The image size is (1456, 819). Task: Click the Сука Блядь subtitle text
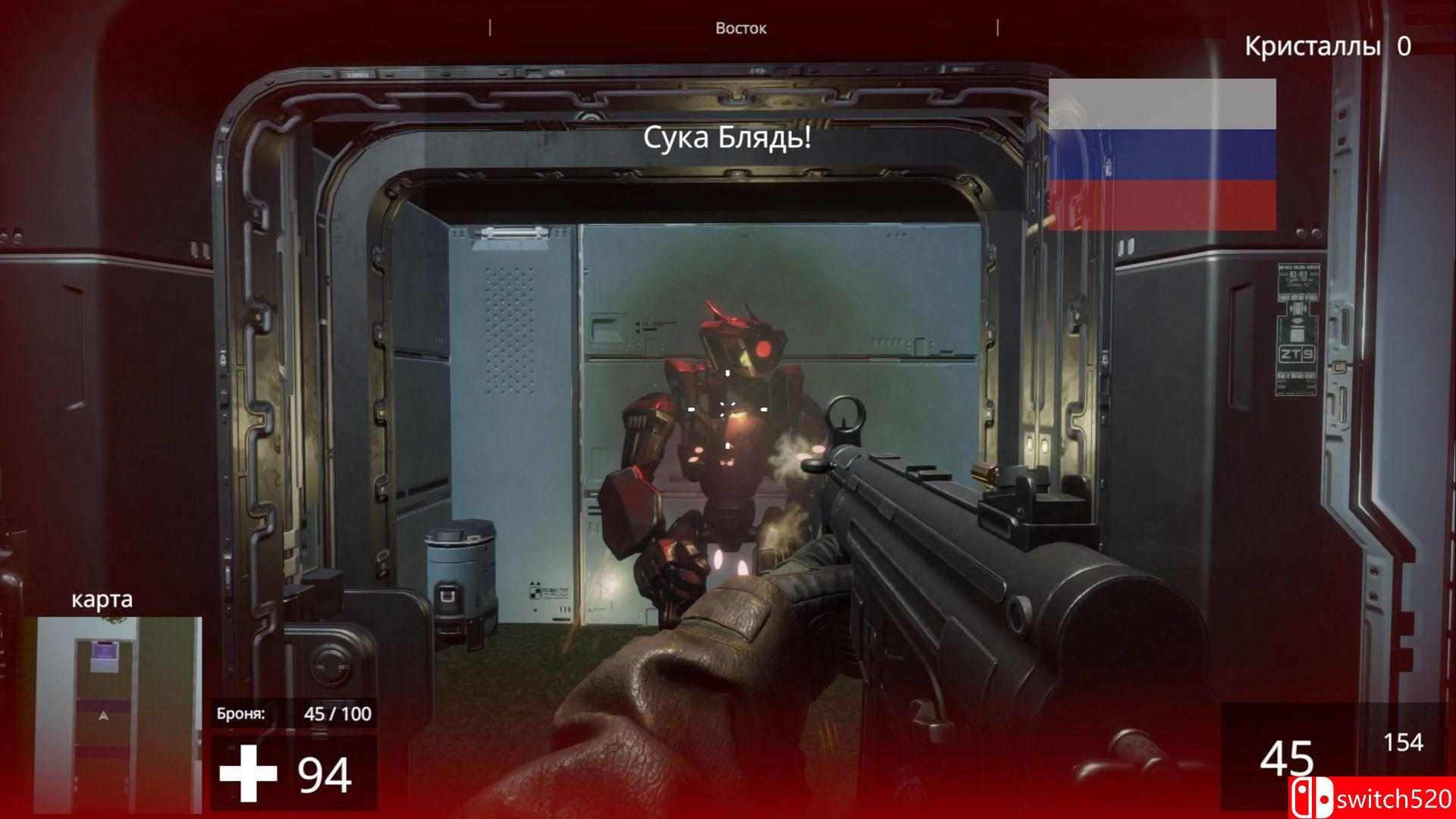(x=727, y=139)
